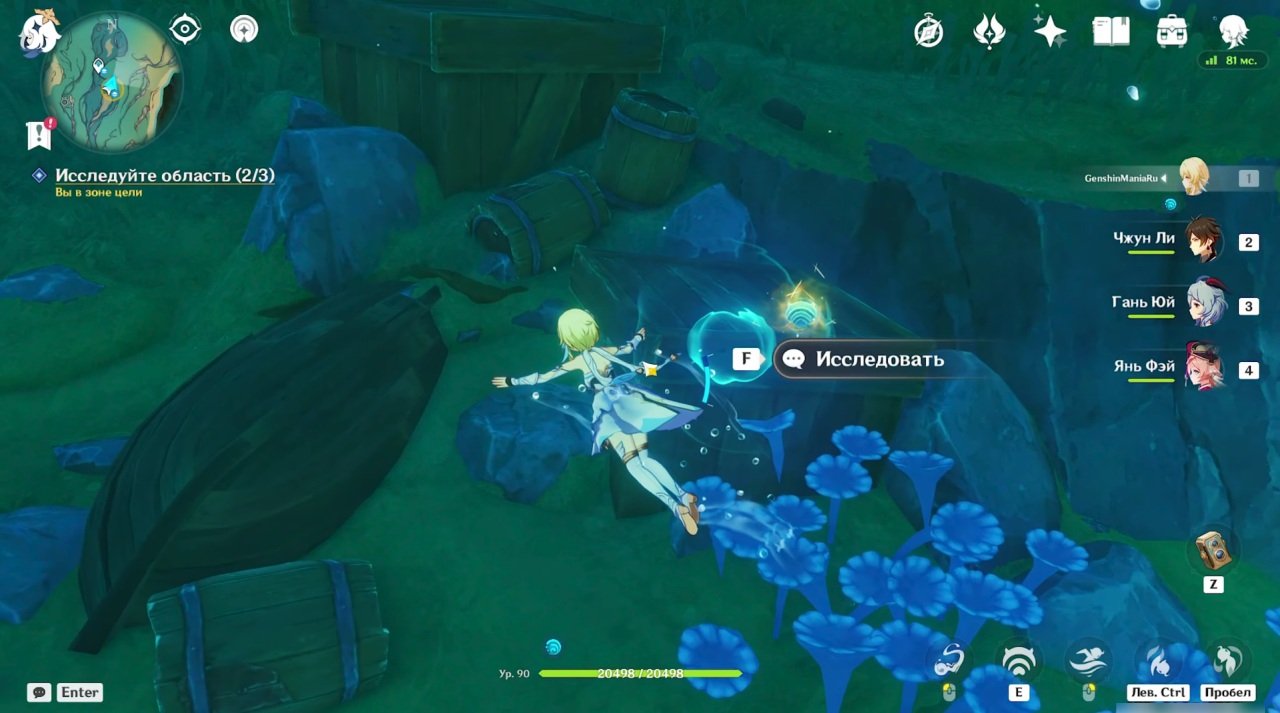Open the chat box with Enter label
The height and width of the screenshot is (713, 1280).
(x=66, y=692)
